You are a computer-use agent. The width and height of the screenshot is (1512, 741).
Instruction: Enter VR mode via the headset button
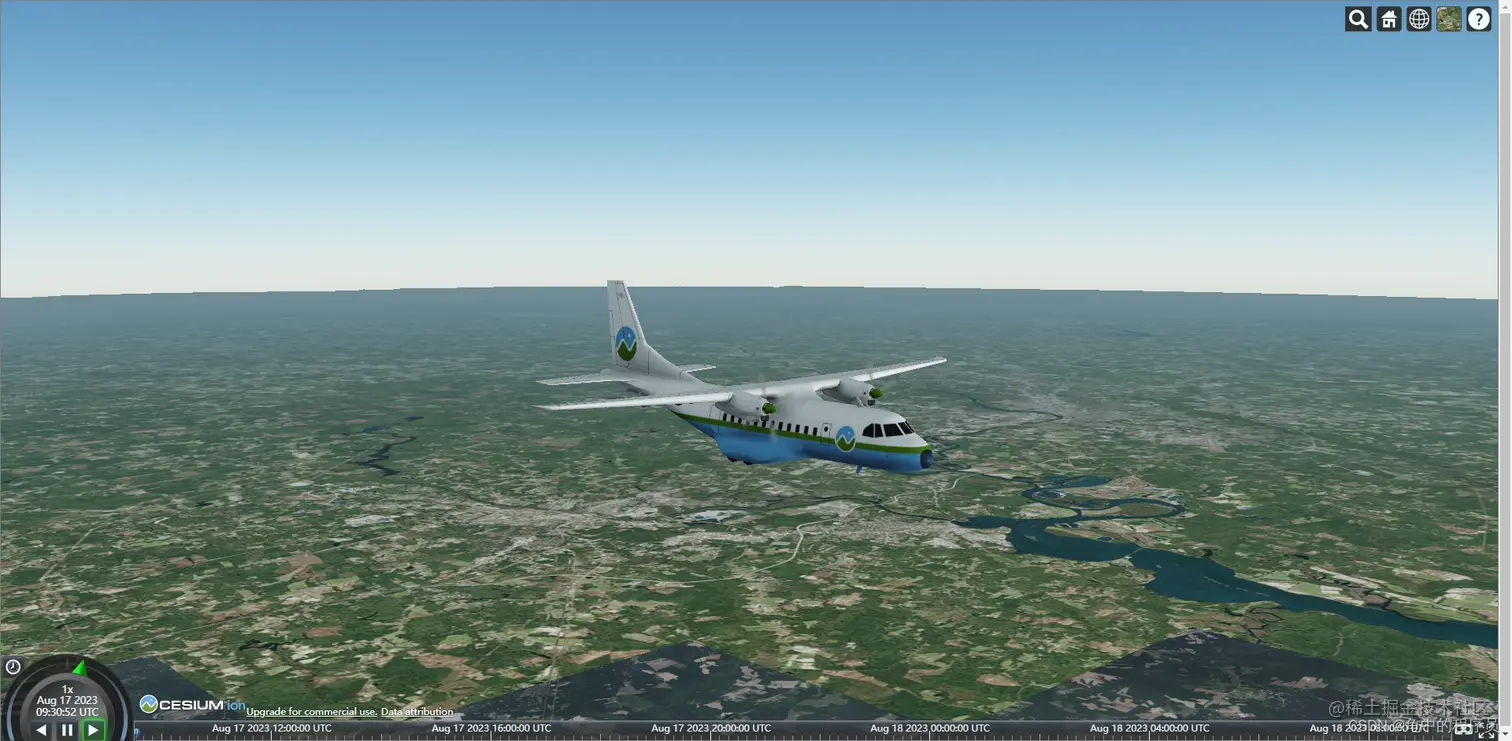1463,731
